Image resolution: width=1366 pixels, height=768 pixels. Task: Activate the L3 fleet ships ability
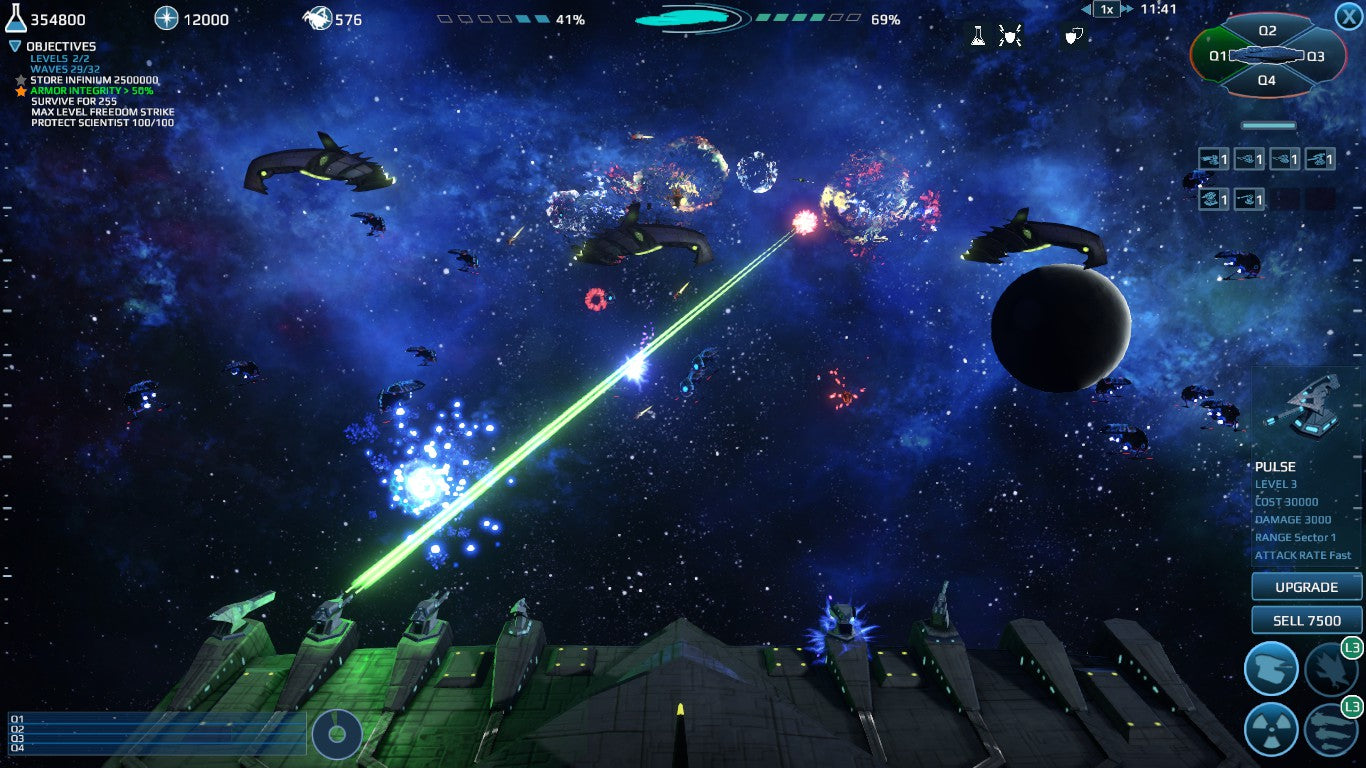pos(1330,729)
